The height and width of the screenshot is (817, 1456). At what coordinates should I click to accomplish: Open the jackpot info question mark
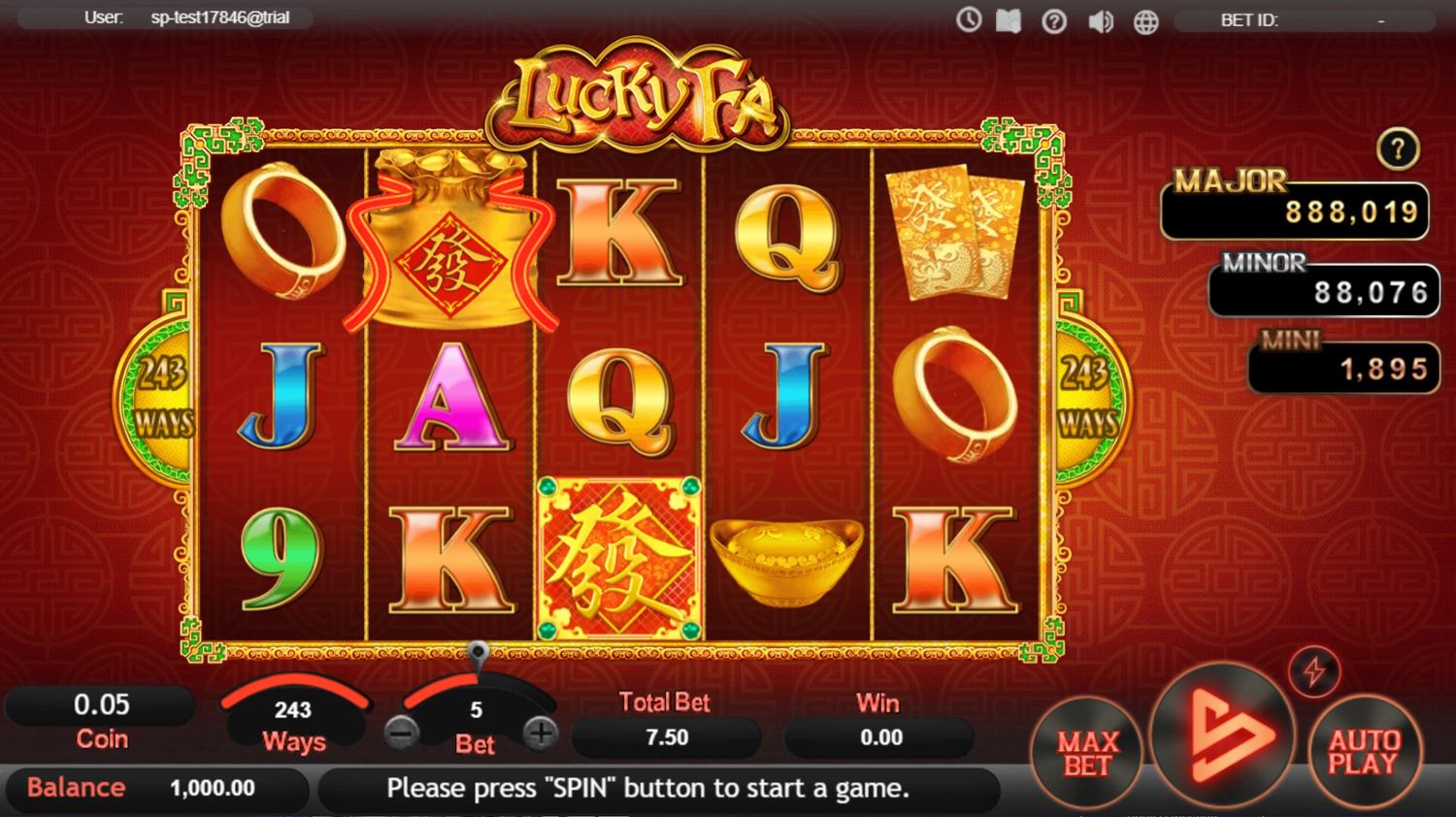tap(1398, 149)
